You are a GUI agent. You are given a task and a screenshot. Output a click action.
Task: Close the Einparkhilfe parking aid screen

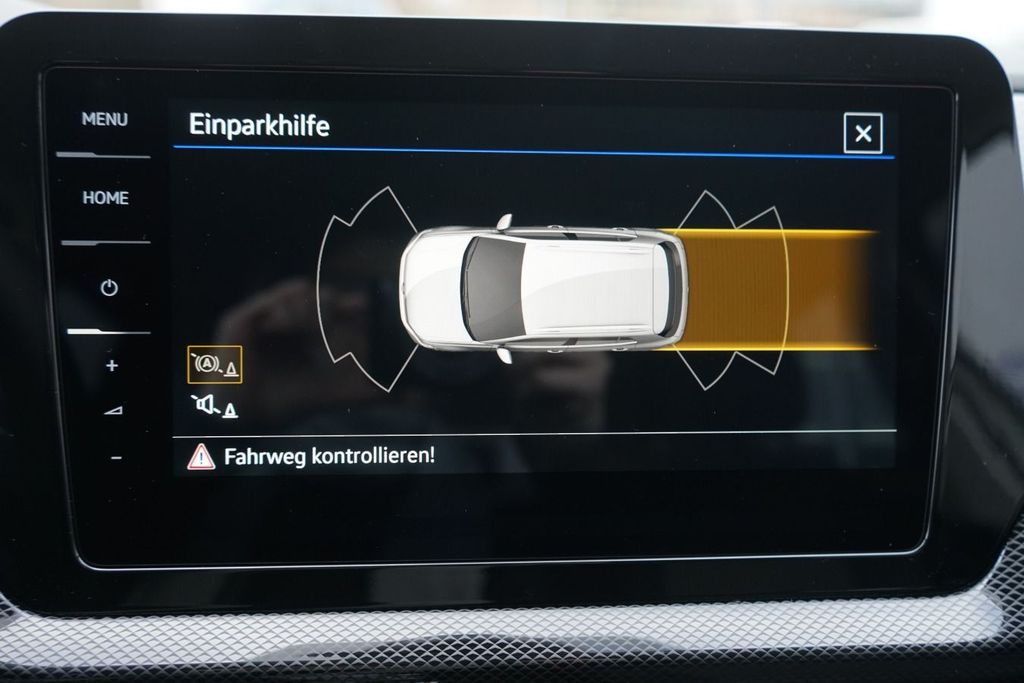[x=862, y=133]
